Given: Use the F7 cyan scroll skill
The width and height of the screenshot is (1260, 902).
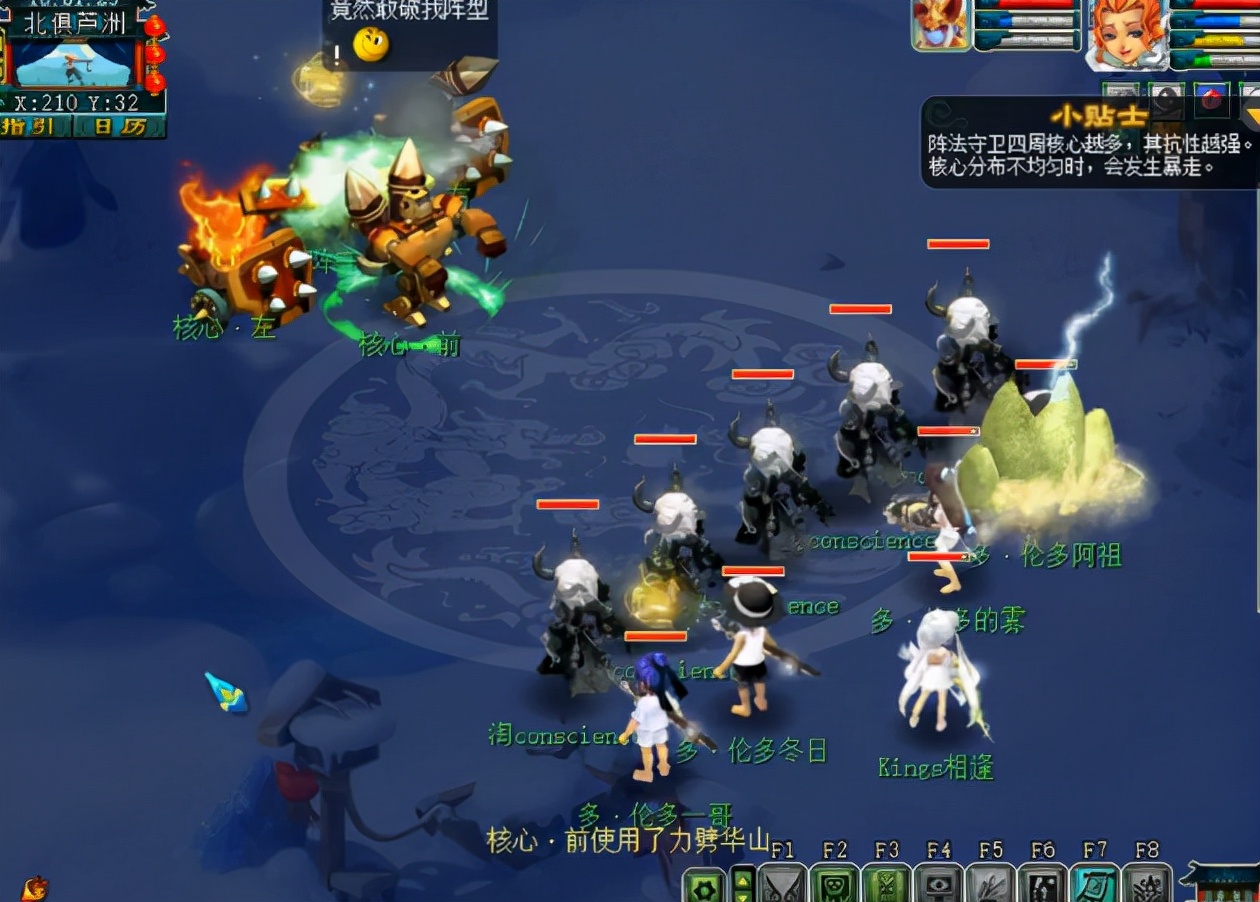Looking at the screenshot, I should 1094,884.
